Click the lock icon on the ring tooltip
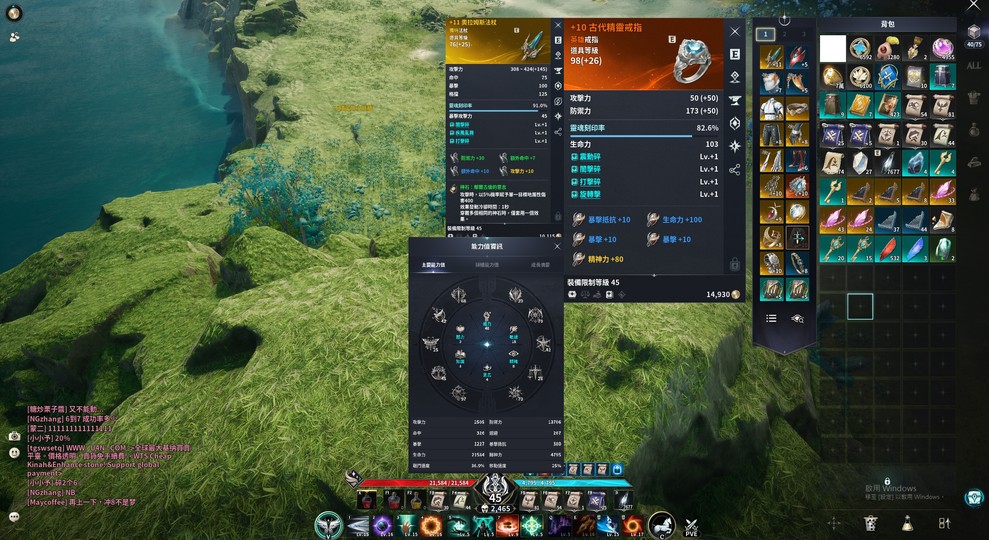989x540 pixels. (735, 265)
